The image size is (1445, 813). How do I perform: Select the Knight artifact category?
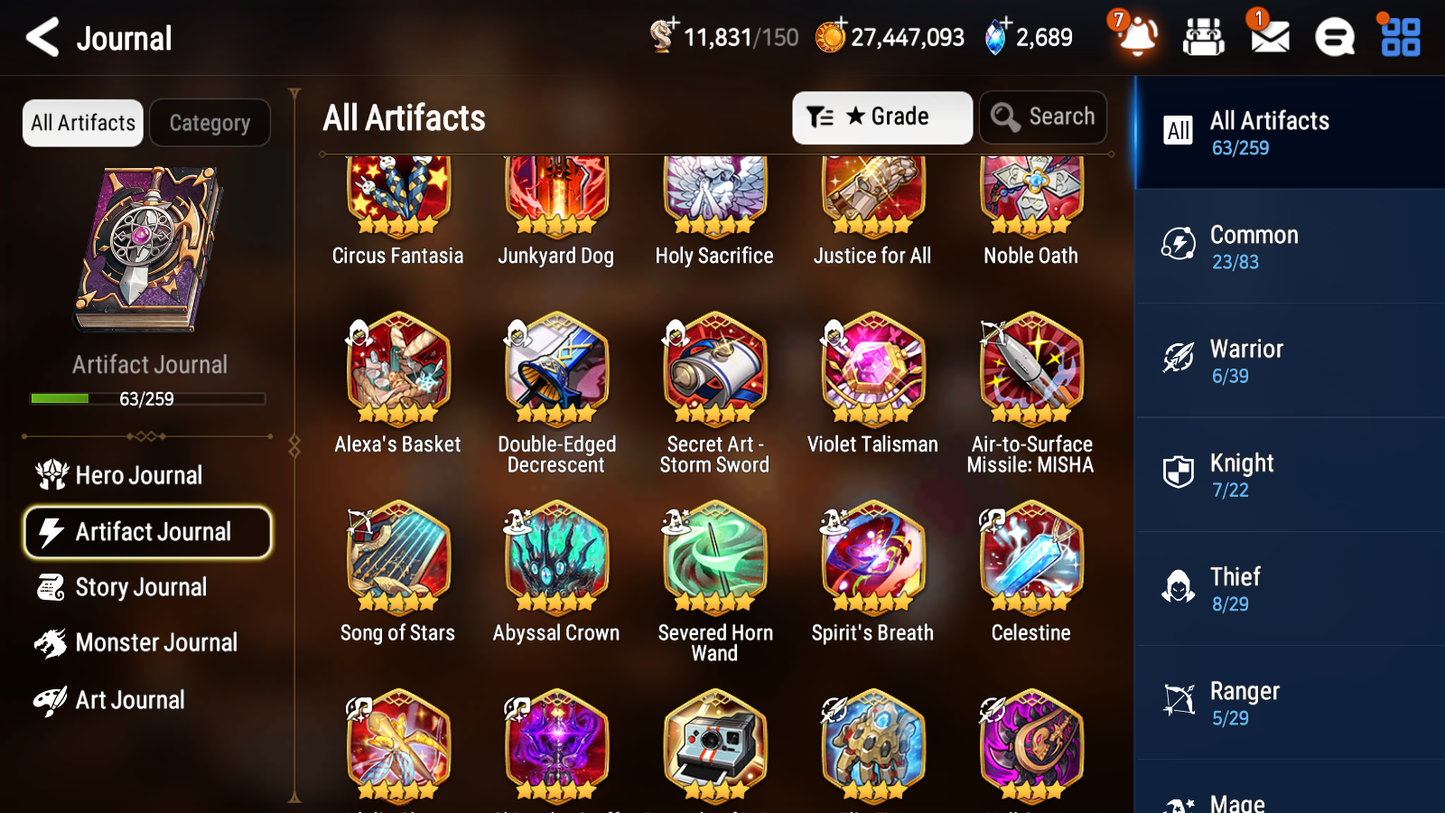(x=1289, y=474)
